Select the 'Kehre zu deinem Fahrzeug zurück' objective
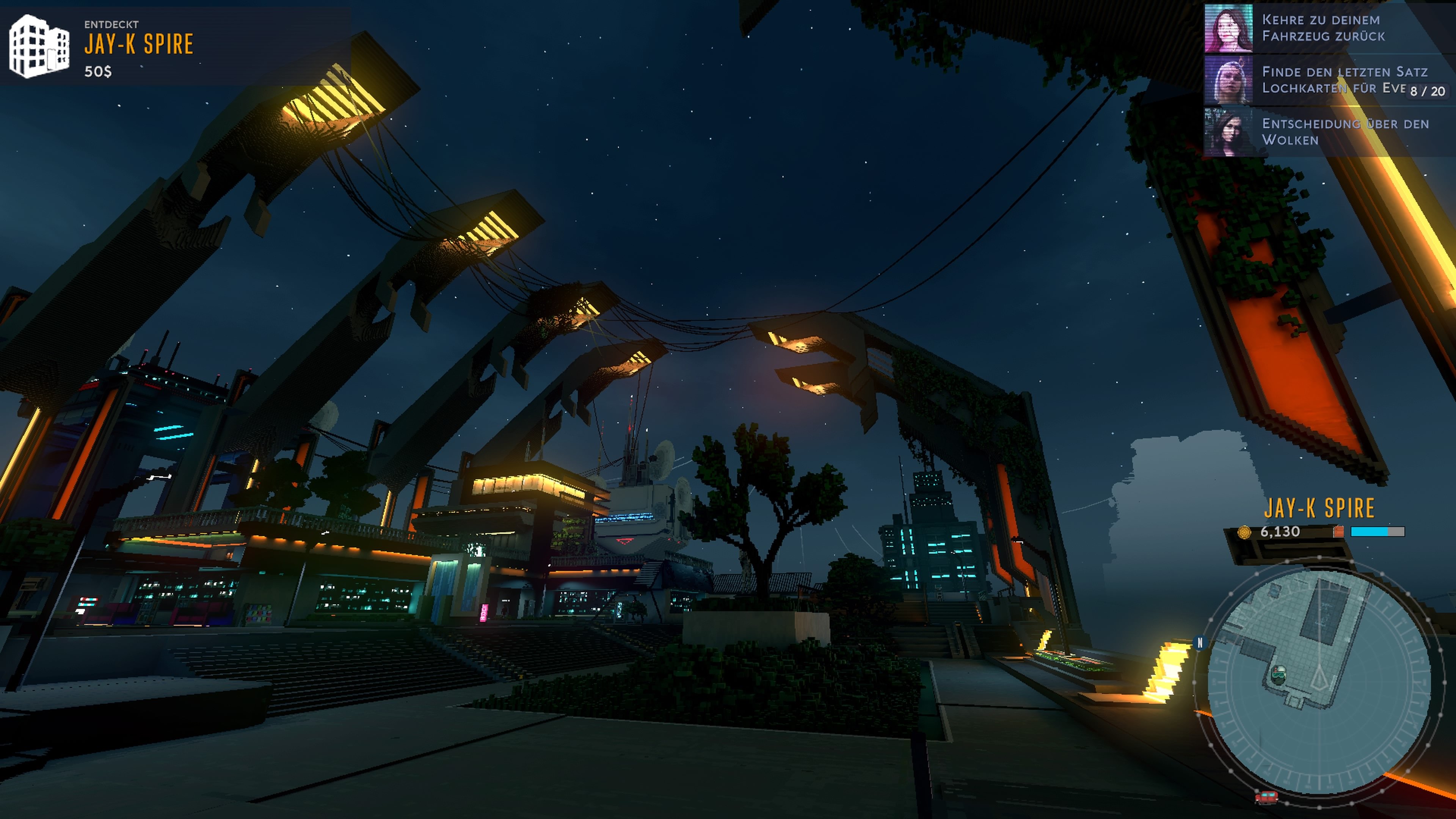The image size is (1456, 819). pyautogui.click(x=1323, y=28)
